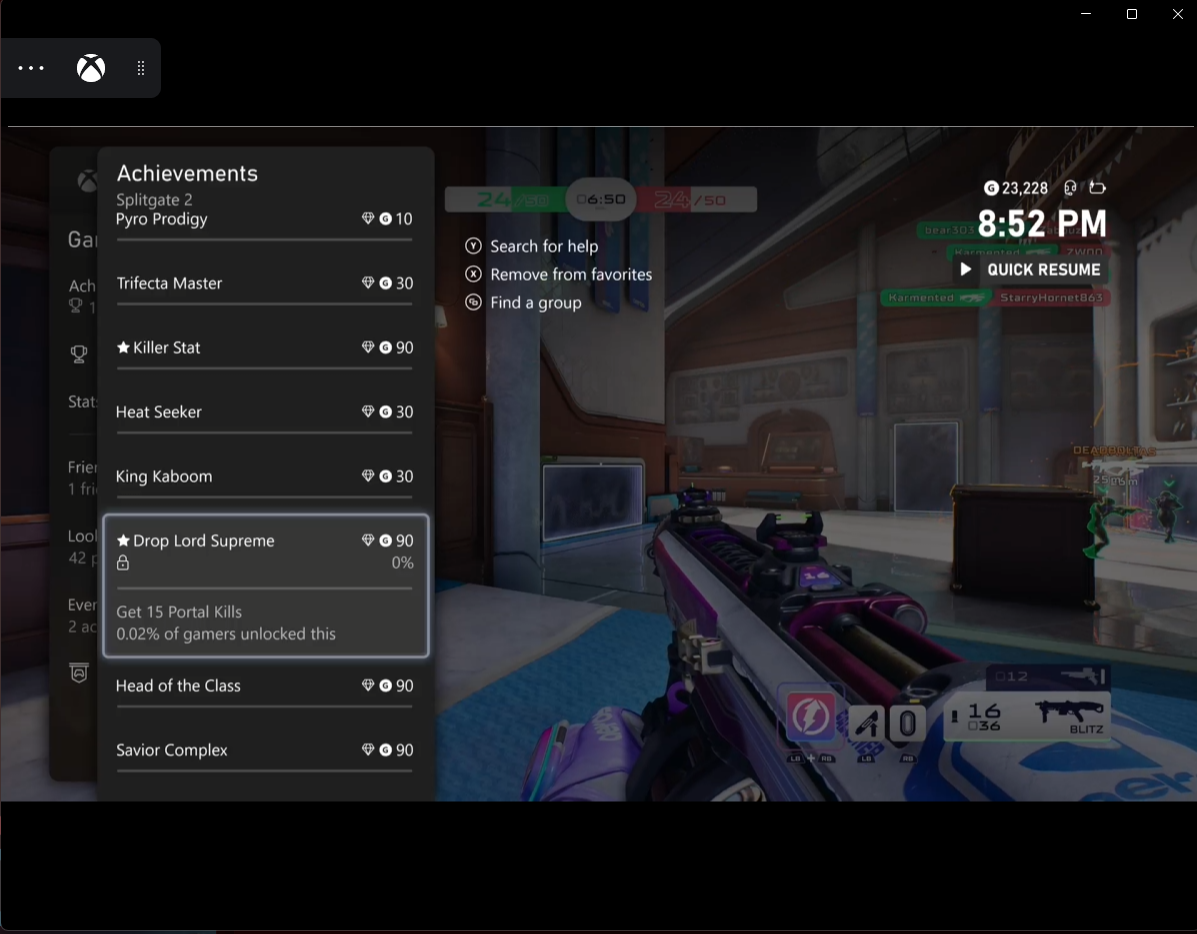The image size is (1197, 934).
Task: Open the Trifecta Master achievement
Action: coord(264,284)
